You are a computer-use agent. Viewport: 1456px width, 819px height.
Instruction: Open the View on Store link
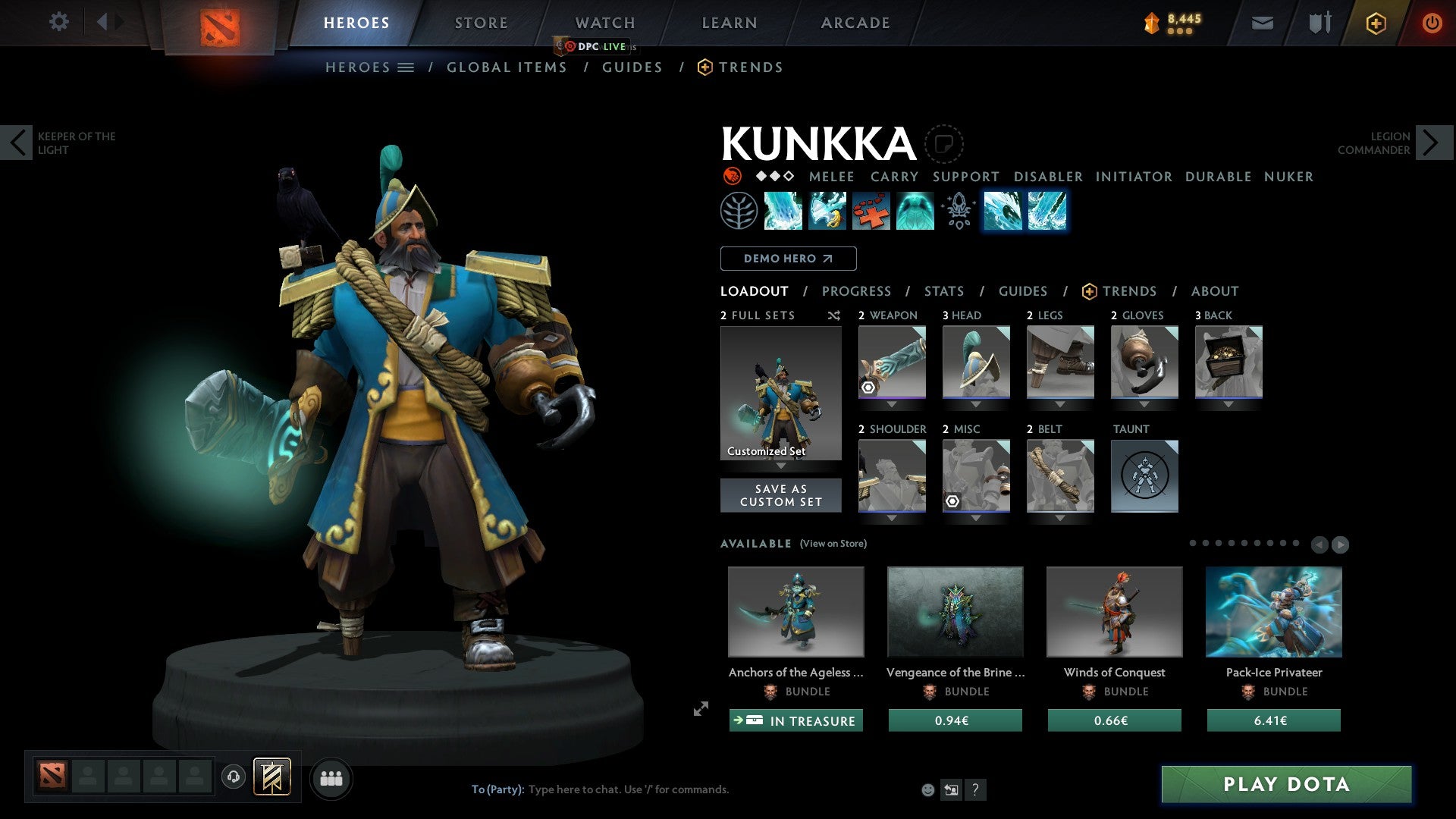click(833, 544)
